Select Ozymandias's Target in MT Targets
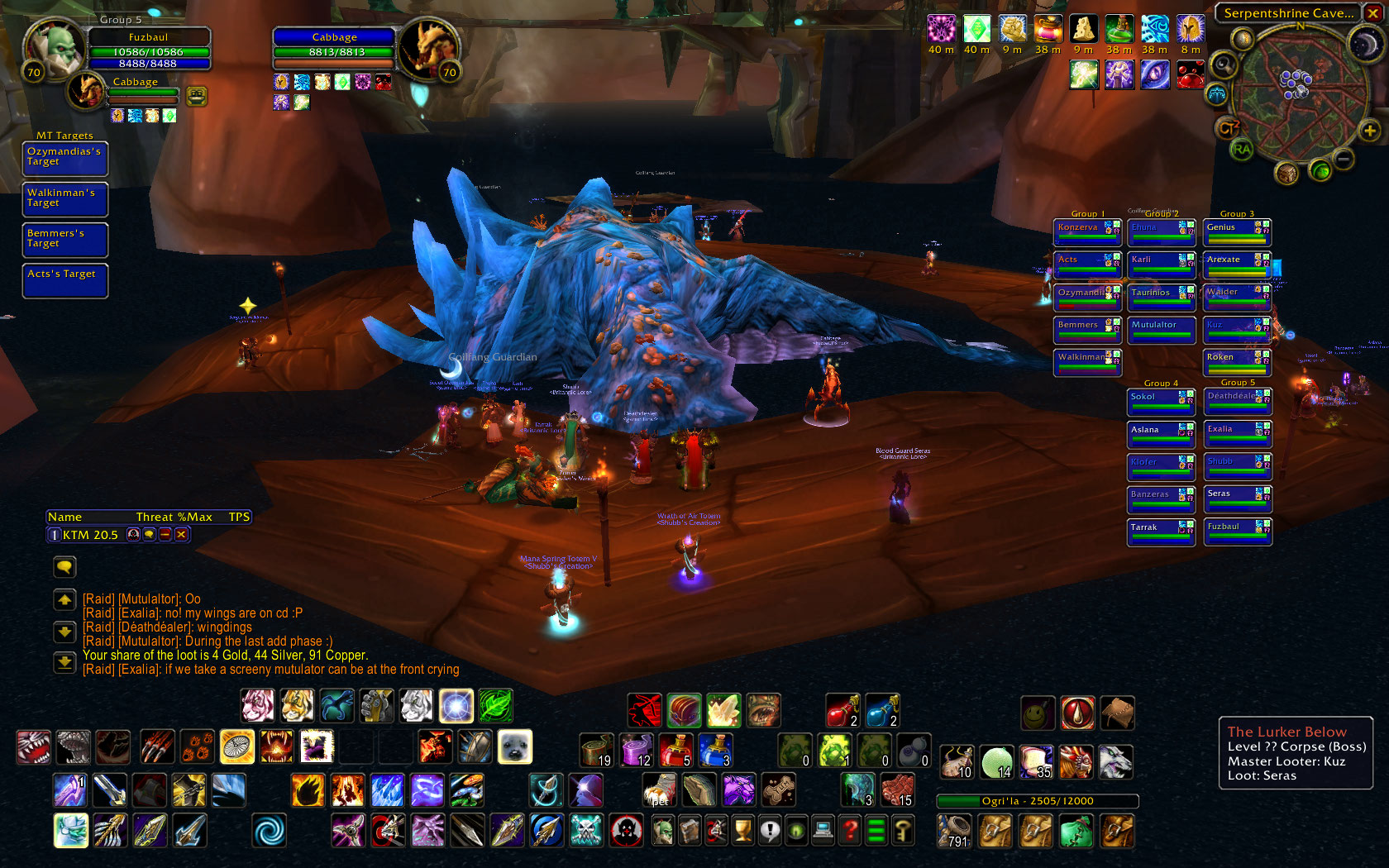1389x868 pixels. (64, 157)
